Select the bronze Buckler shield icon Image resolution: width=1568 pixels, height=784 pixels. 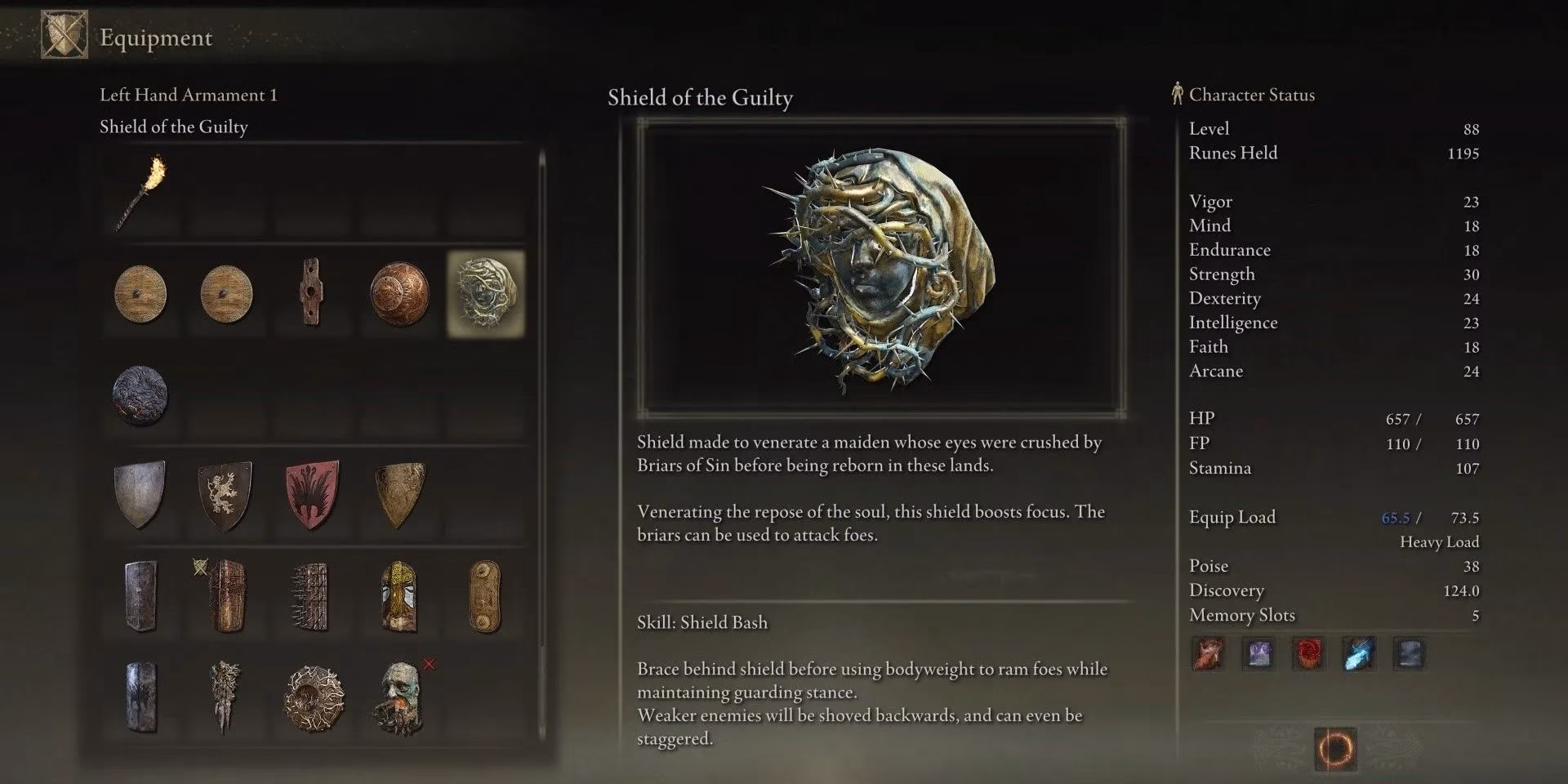point(398,292)
